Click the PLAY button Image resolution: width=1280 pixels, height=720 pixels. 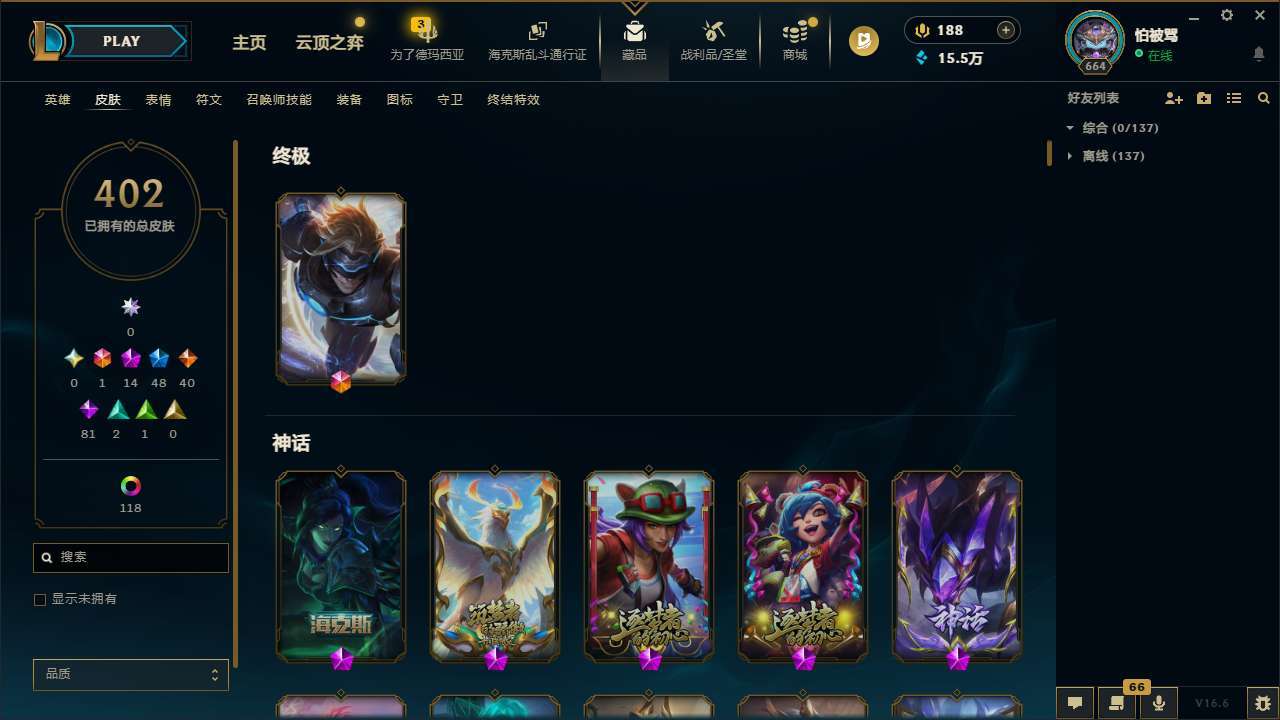(121, 41)
